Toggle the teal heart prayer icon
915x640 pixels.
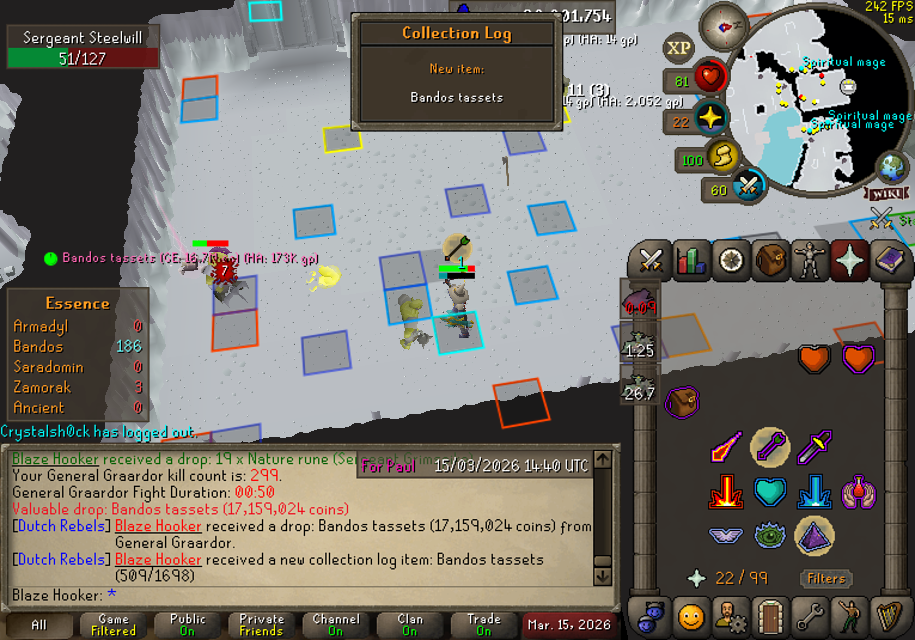coord(769,492)
